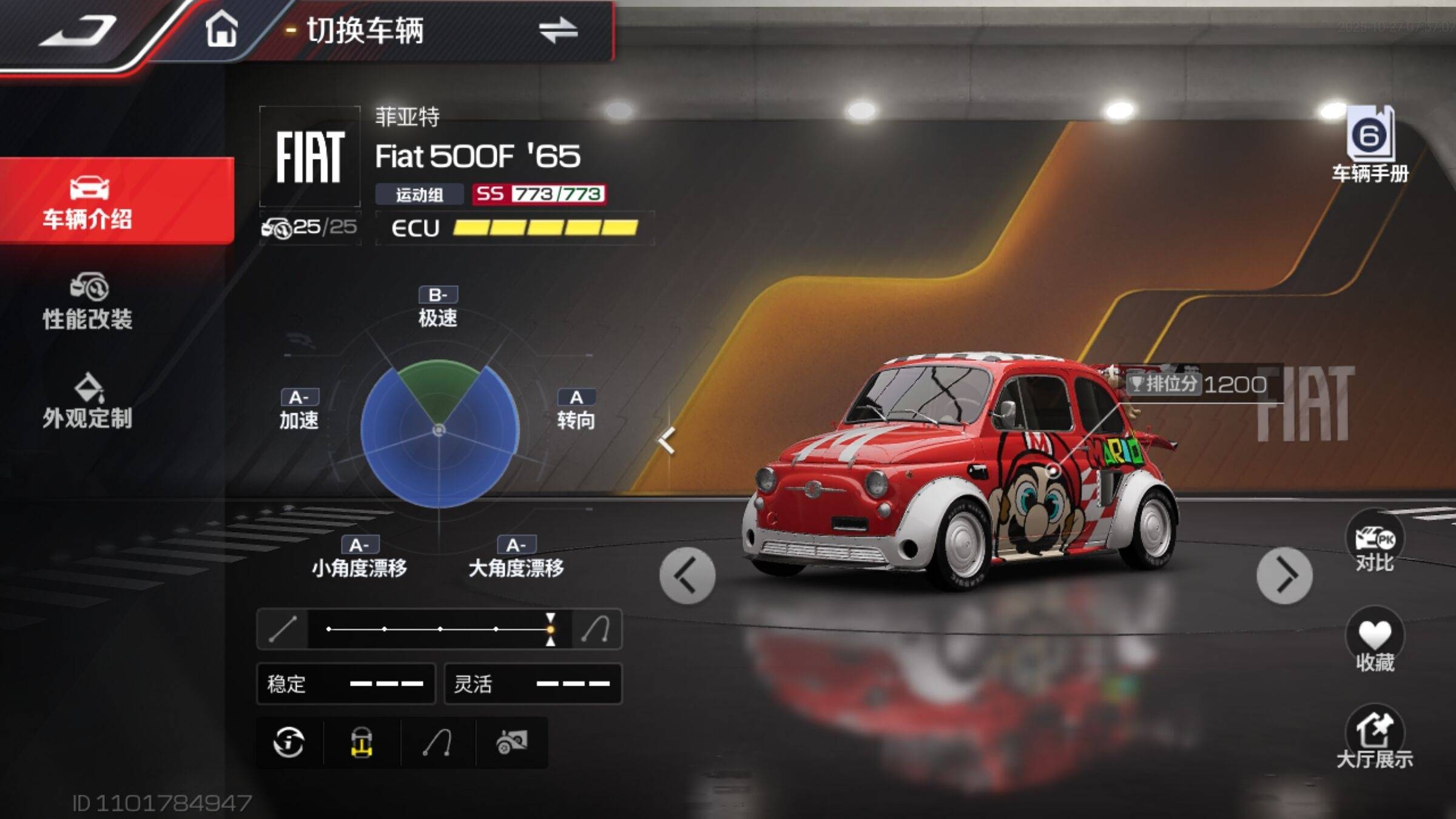Screen dimensions: 1456x819
Task: Show the next car with right arrow
Action: pyautogui.click(x=1284, y=575)
